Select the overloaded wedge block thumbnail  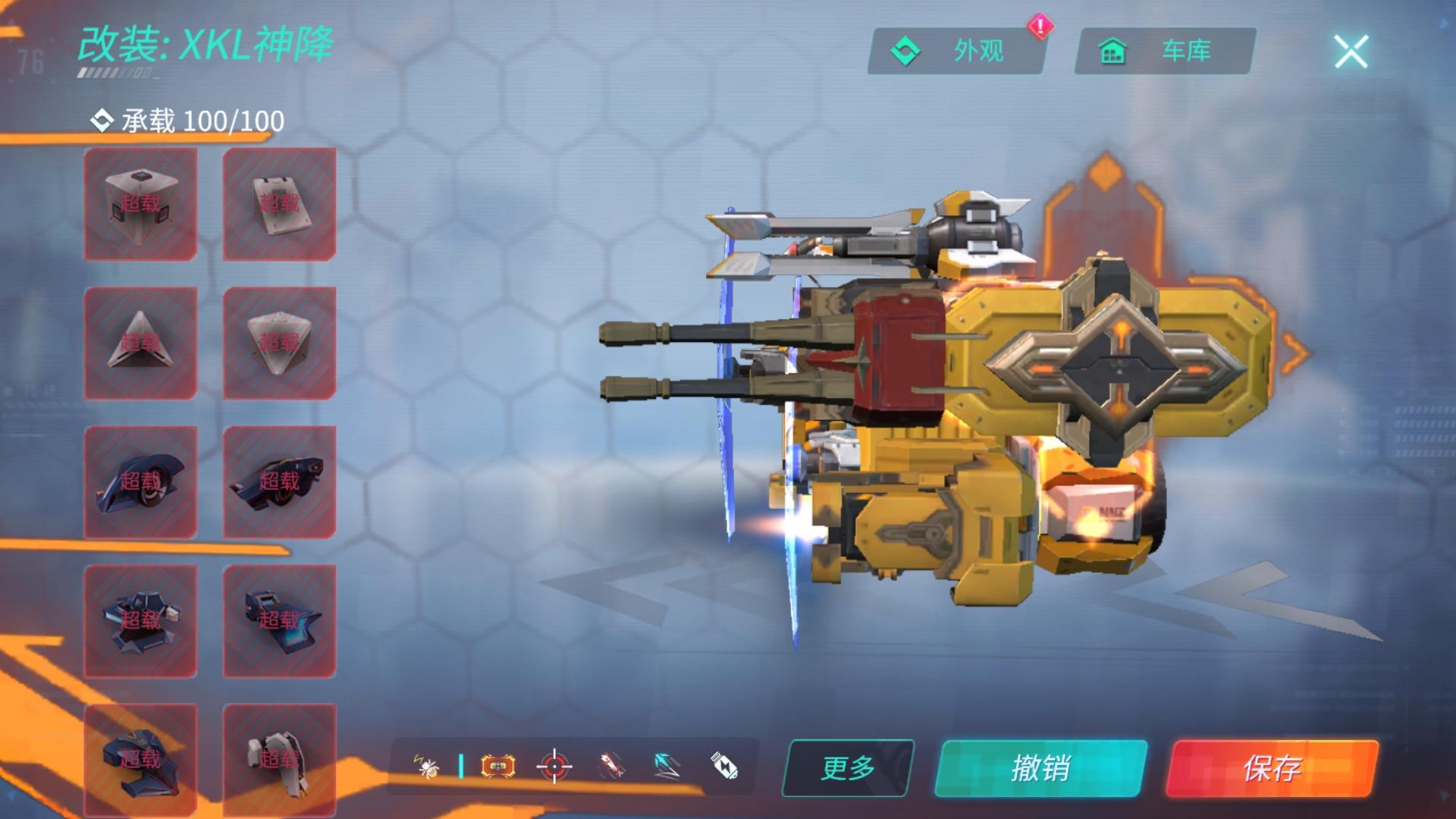[x=279, y=202]
